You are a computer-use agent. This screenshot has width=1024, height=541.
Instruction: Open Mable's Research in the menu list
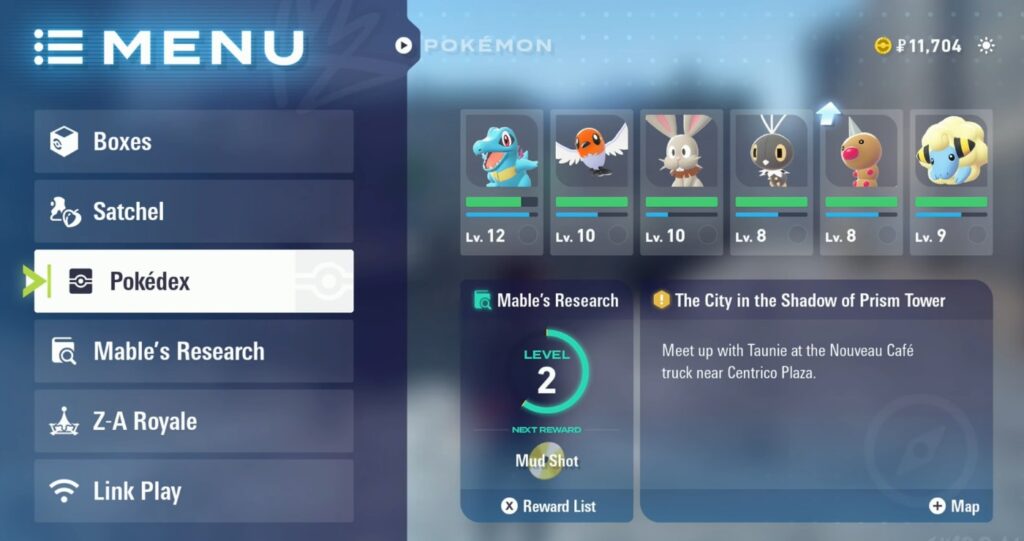coord(194,352)
